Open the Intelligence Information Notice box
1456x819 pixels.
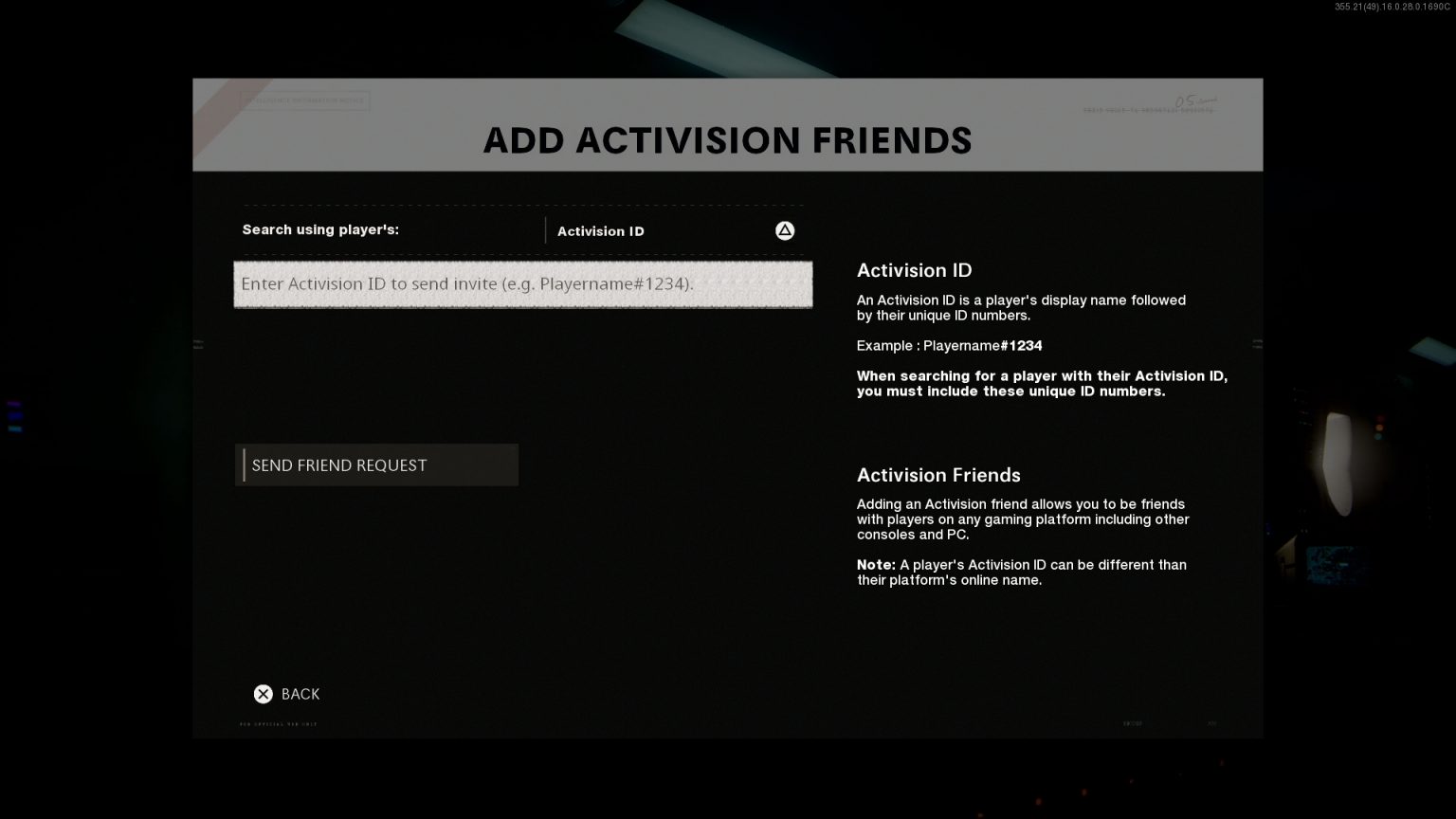coord(301,100)
